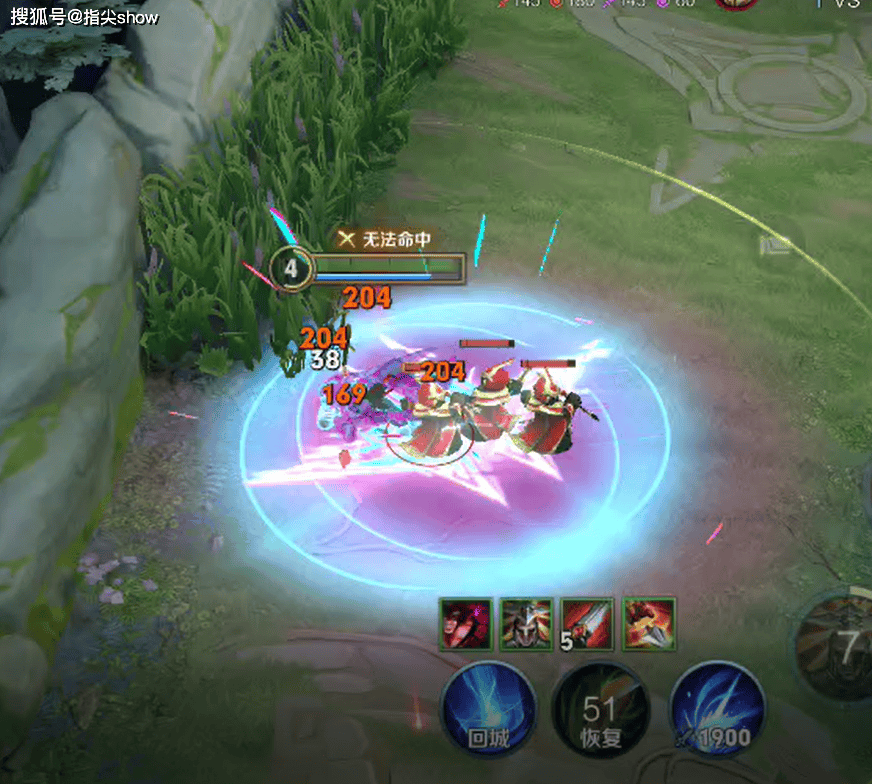Image resolution: width=872 pixels, height=784 pixels.
Task: Cast the blue spell marked 1900
Action: click(717, 708)
